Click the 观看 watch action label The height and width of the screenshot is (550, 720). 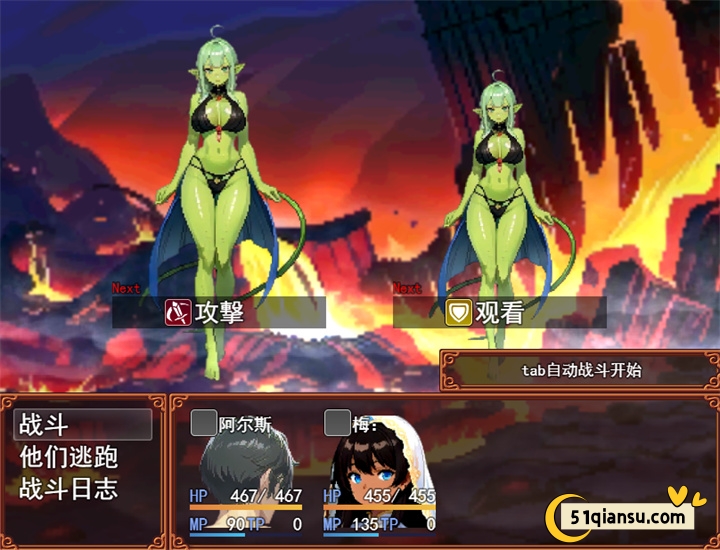(x=498, y=312)
